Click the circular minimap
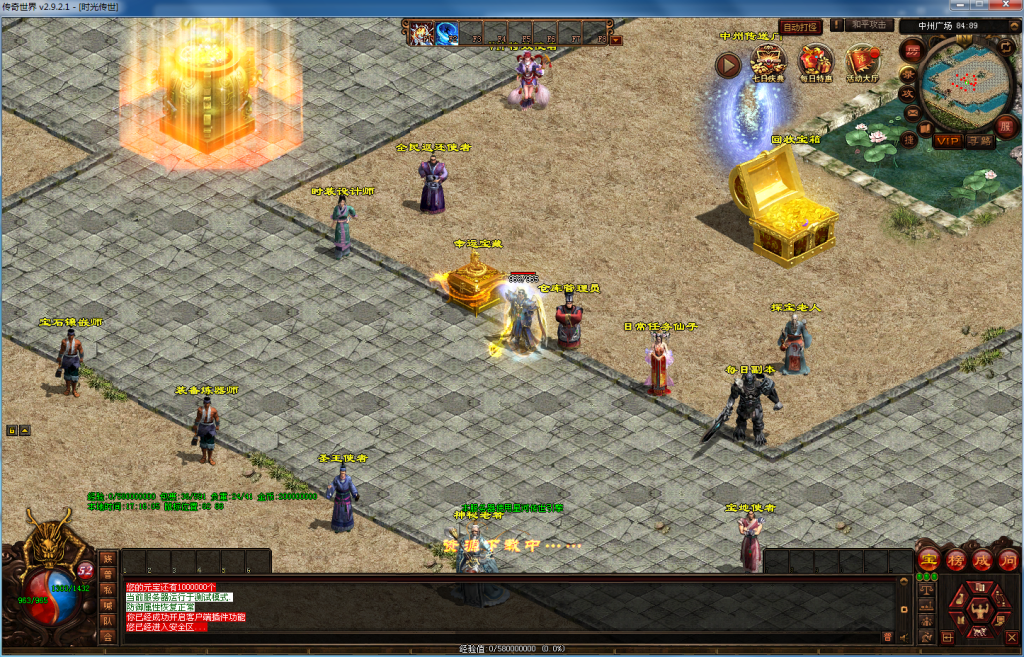The height and width of the screenshot is (657, 1024). point(967,86)
